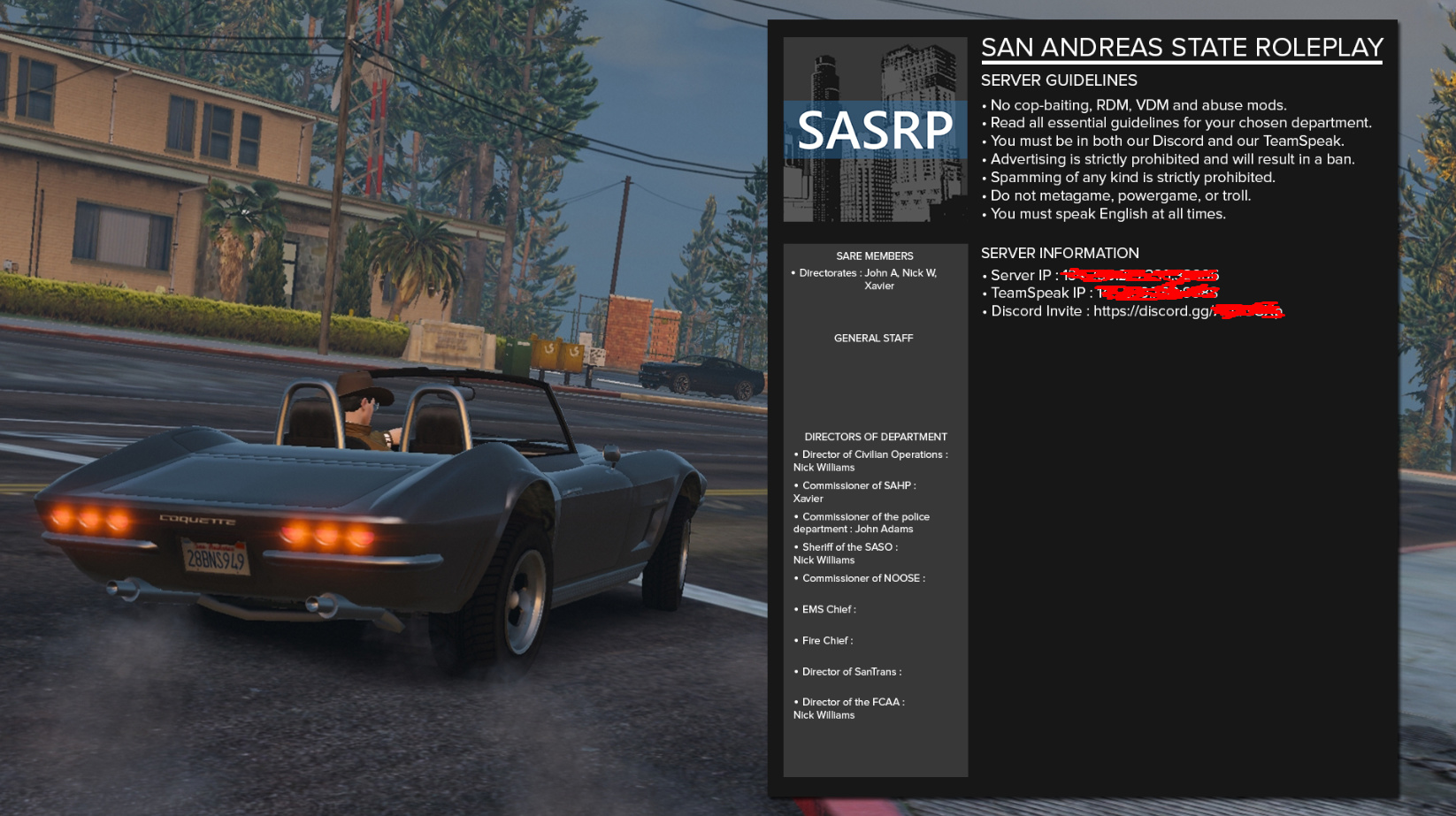
Task: Switch to the SERVER GUIDELINES section
Action: tap(1058, 80)
